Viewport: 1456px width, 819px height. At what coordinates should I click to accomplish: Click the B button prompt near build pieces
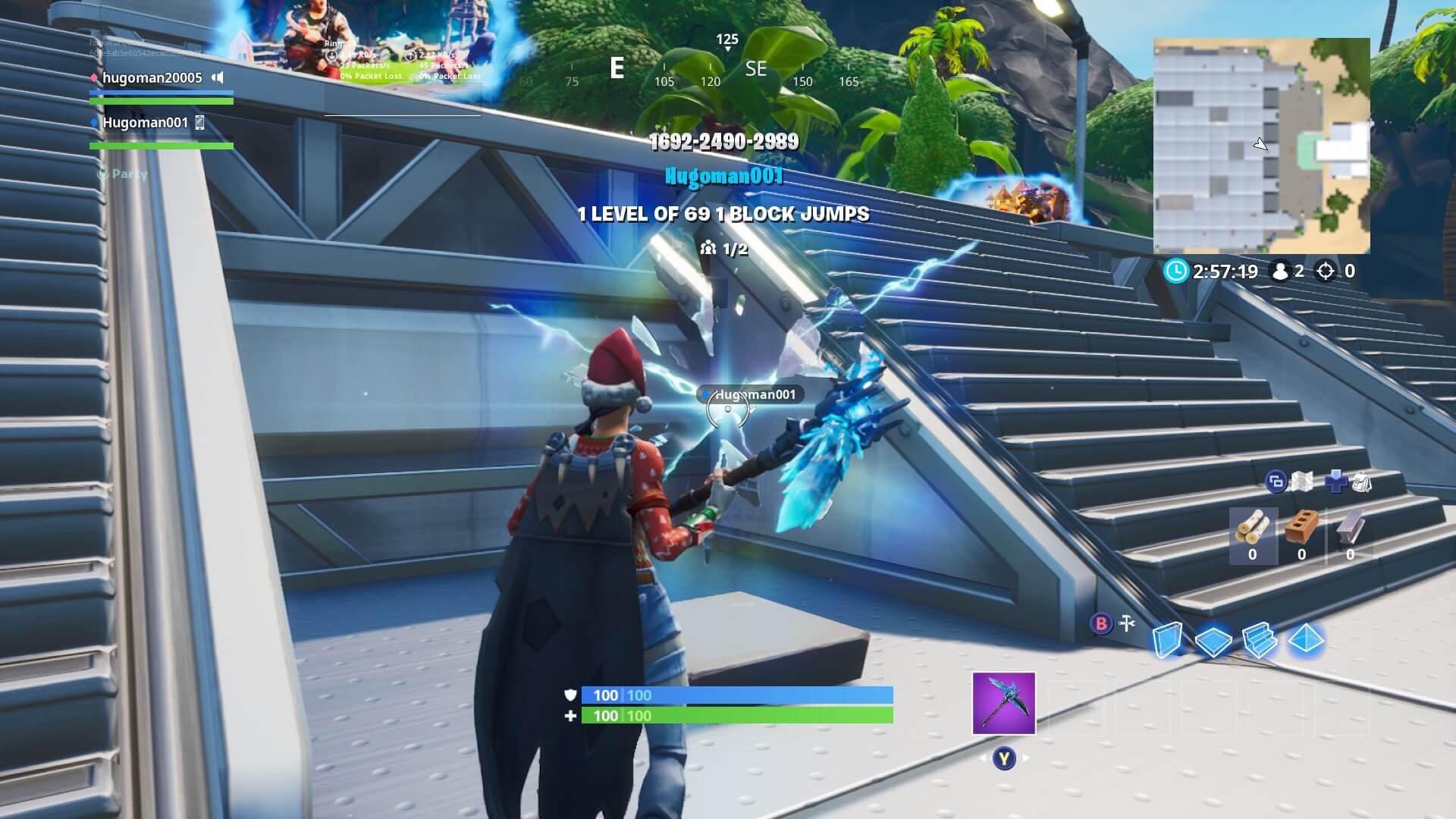(1102, 623)
